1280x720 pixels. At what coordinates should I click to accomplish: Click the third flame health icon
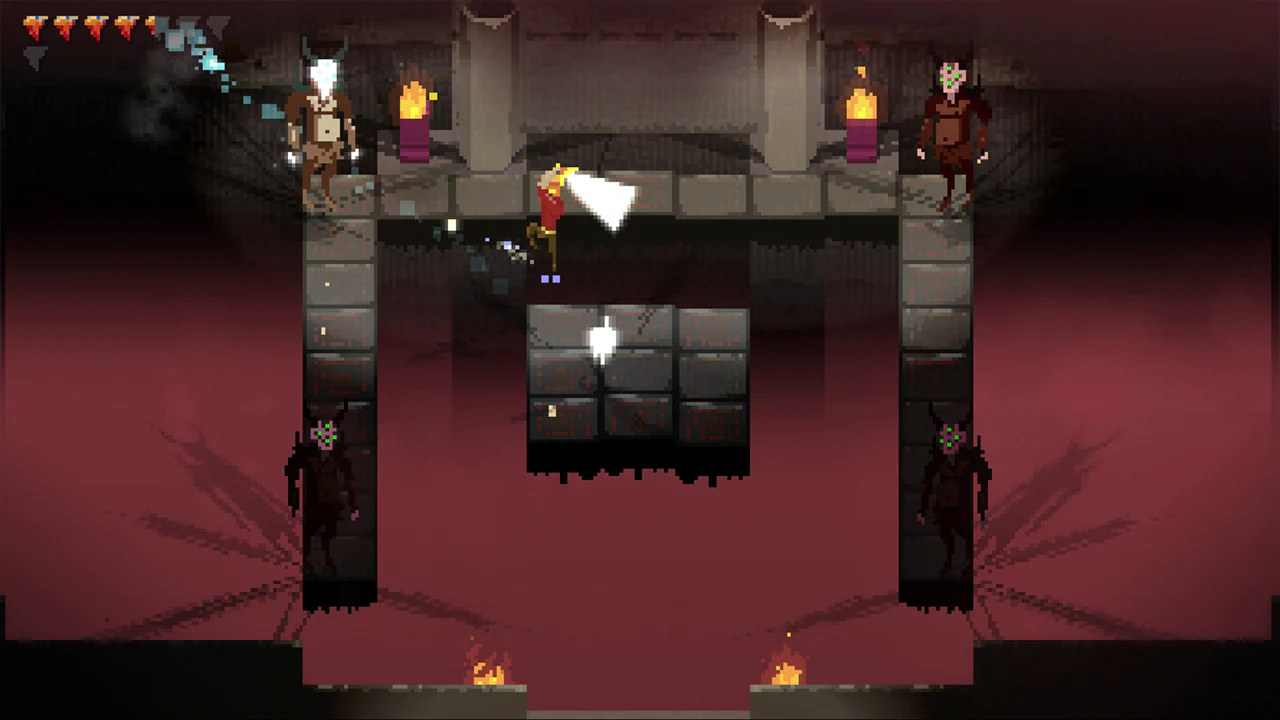click(x=95, y=25)
